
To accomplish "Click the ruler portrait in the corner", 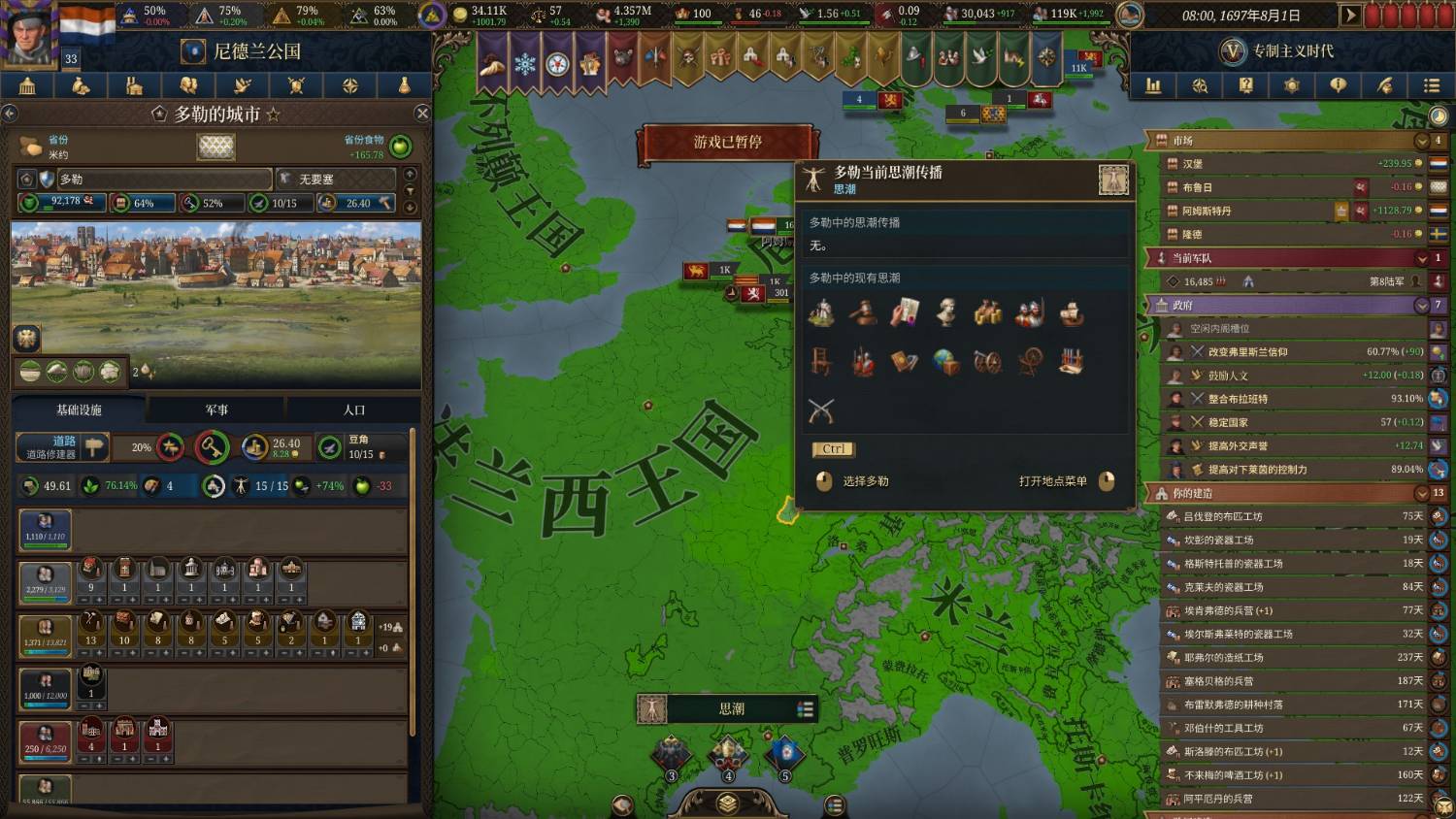I will click(x=29, y=34).
